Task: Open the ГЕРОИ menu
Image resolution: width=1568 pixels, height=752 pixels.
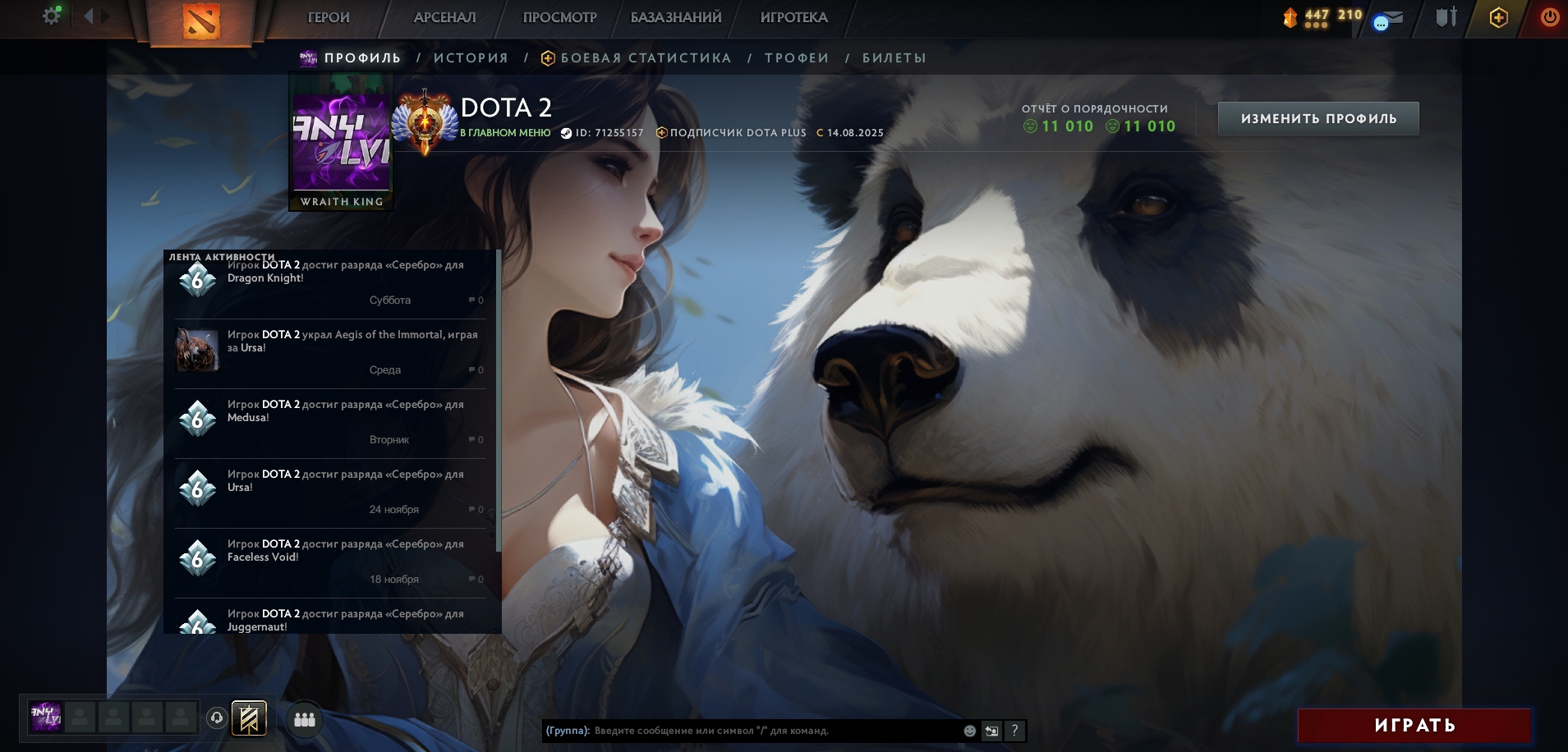Action: pyautogui.click(x=329, y=17)
